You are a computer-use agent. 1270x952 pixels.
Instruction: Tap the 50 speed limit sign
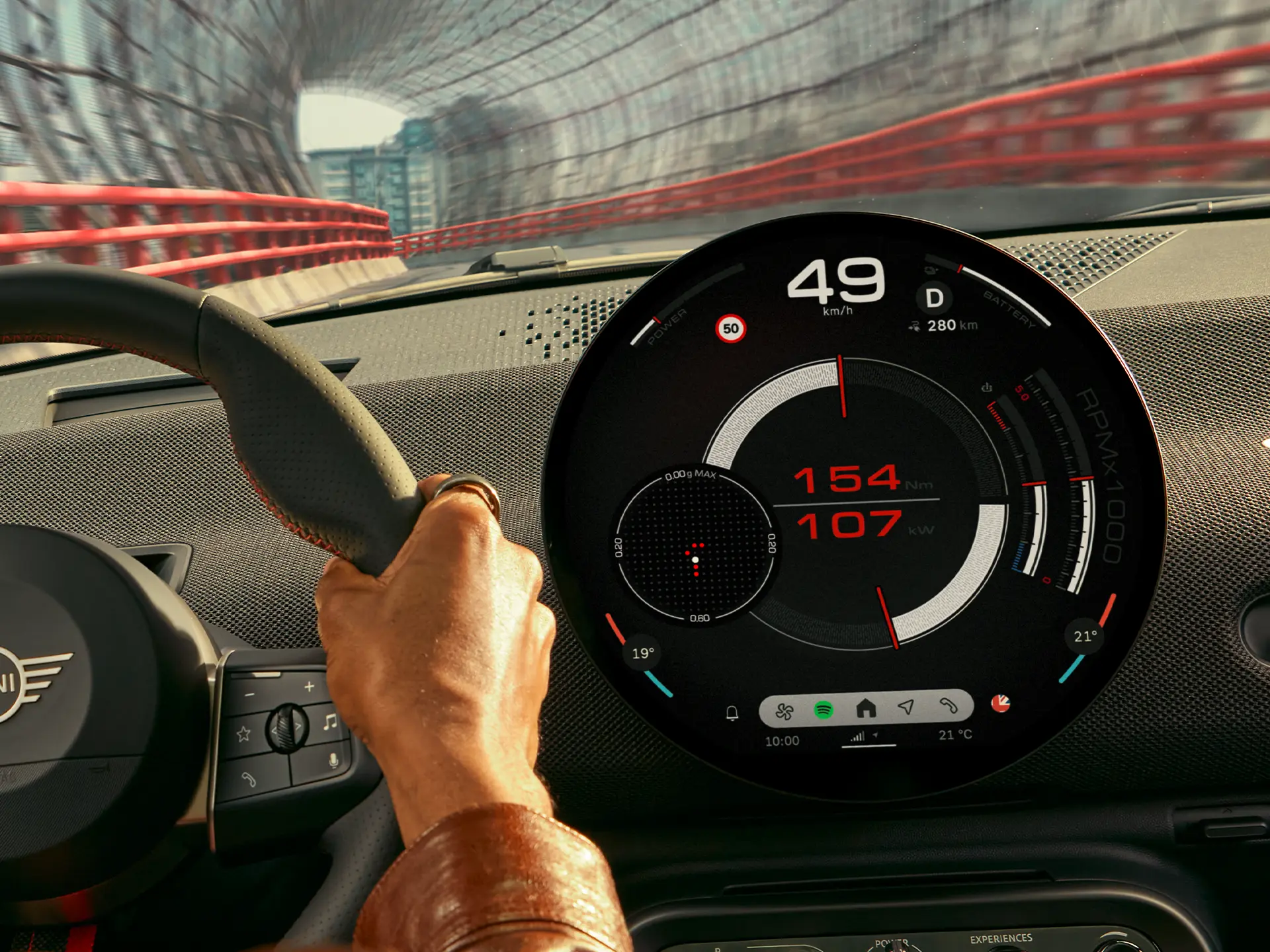pos(730,327)
